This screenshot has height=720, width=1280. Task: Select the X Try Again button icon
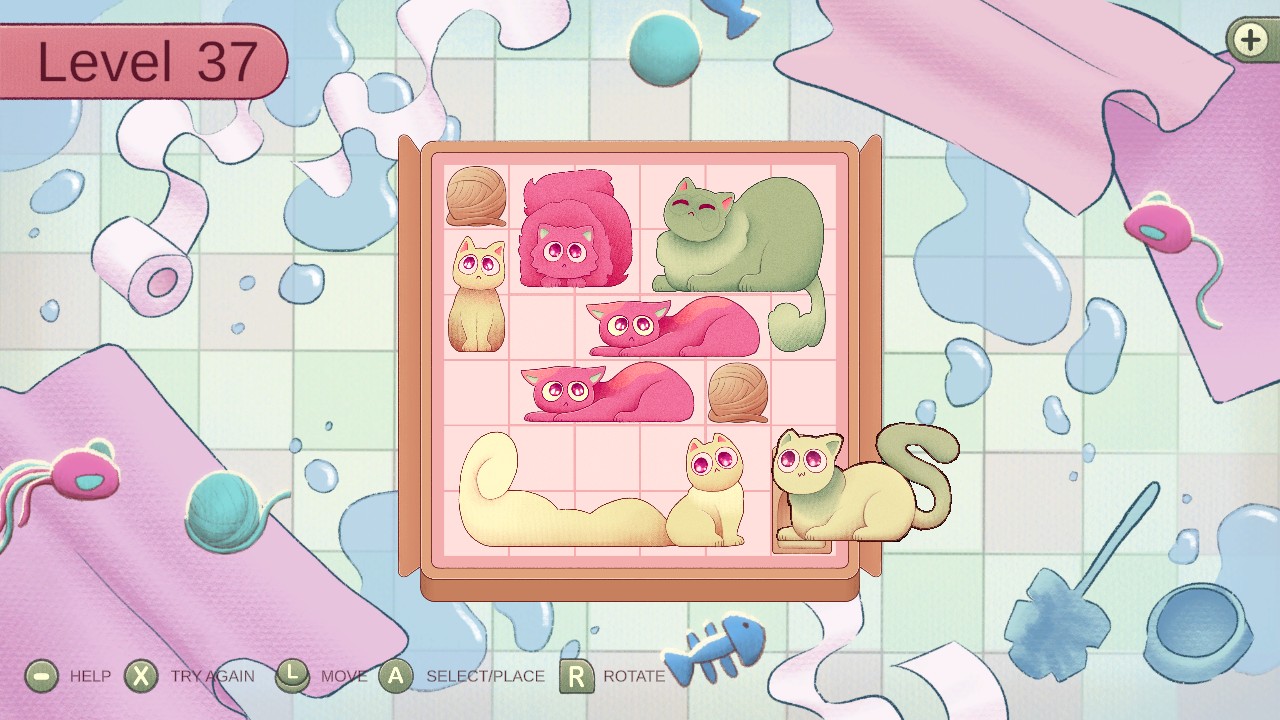(141, 676)
